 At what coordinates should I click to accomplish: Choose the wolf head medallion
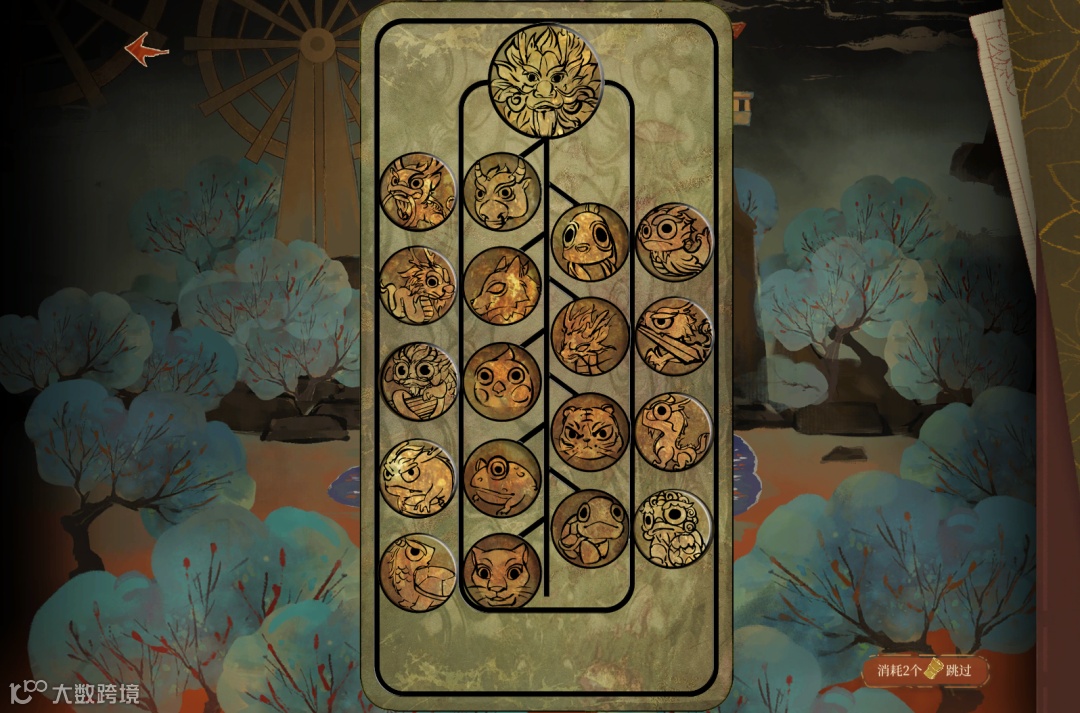502,286
